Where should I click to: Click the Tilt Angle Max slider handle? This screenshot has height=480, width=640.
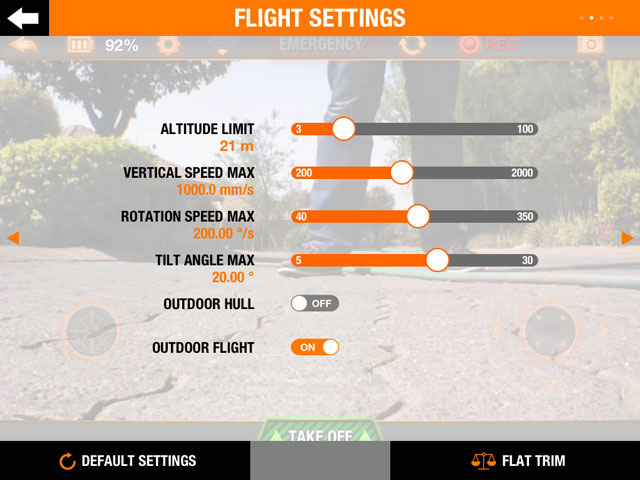(437, 260)
